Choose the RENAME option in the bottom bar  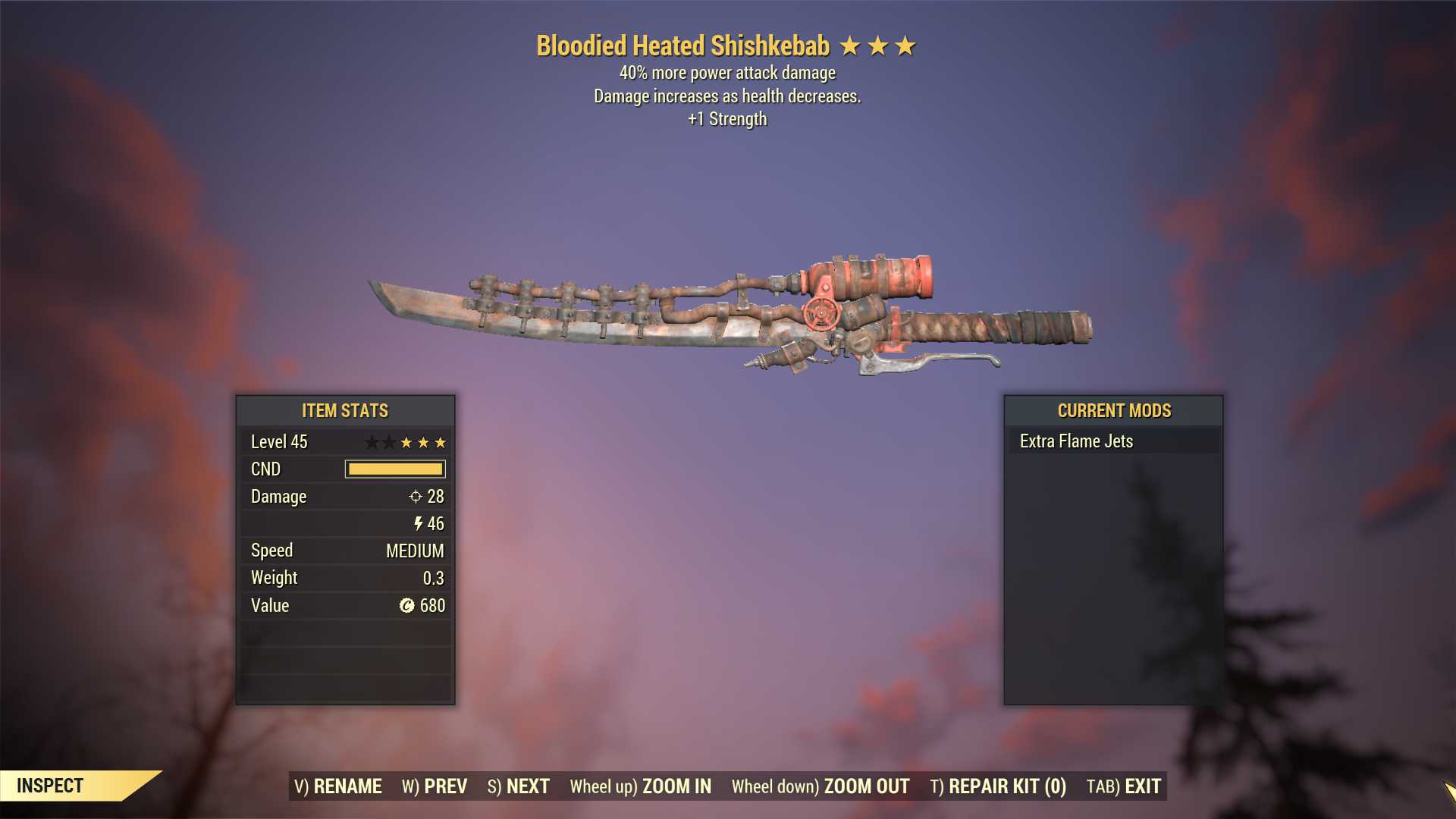338,786
